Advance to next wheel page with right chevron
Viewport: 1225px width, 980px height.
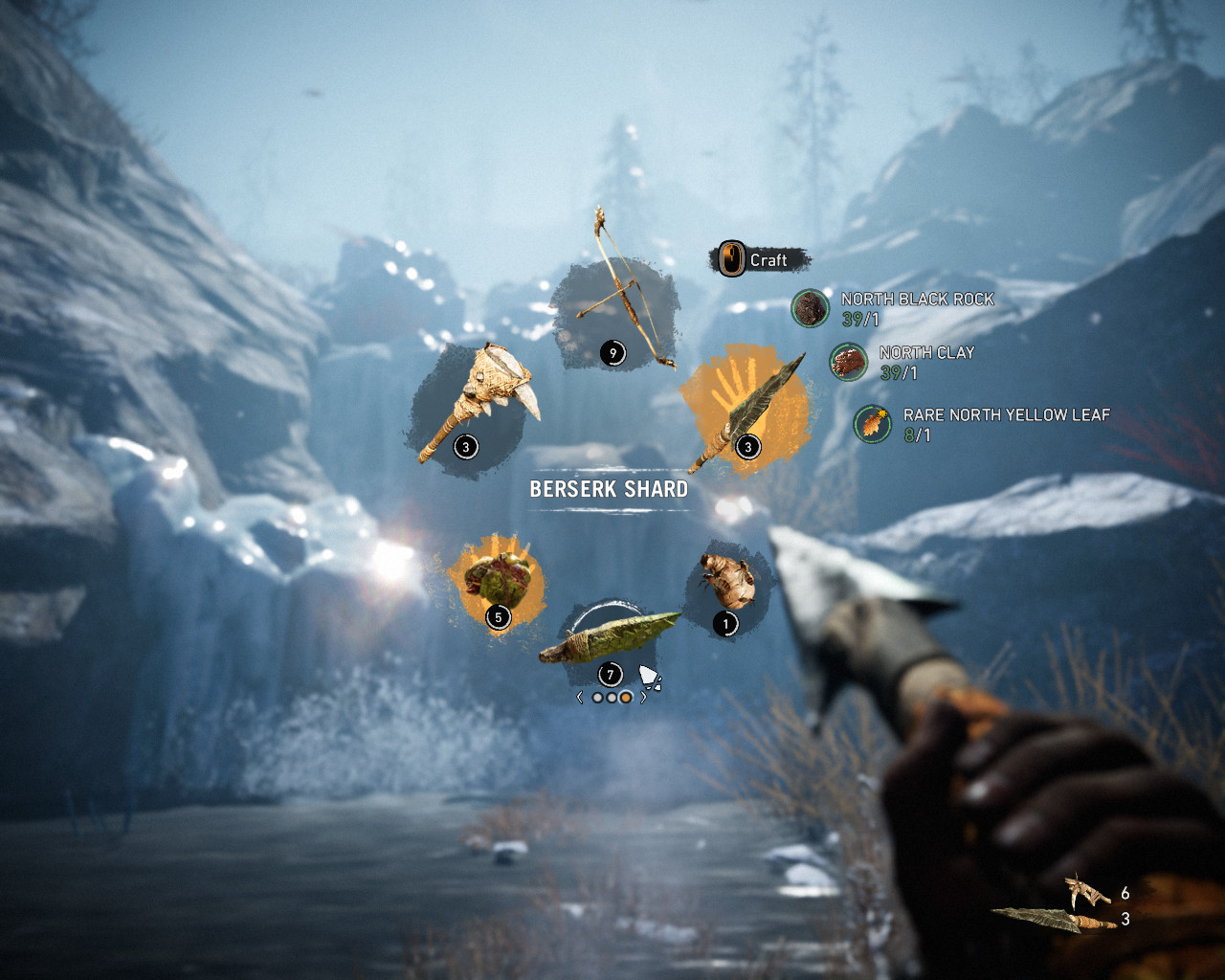(643, 697)
